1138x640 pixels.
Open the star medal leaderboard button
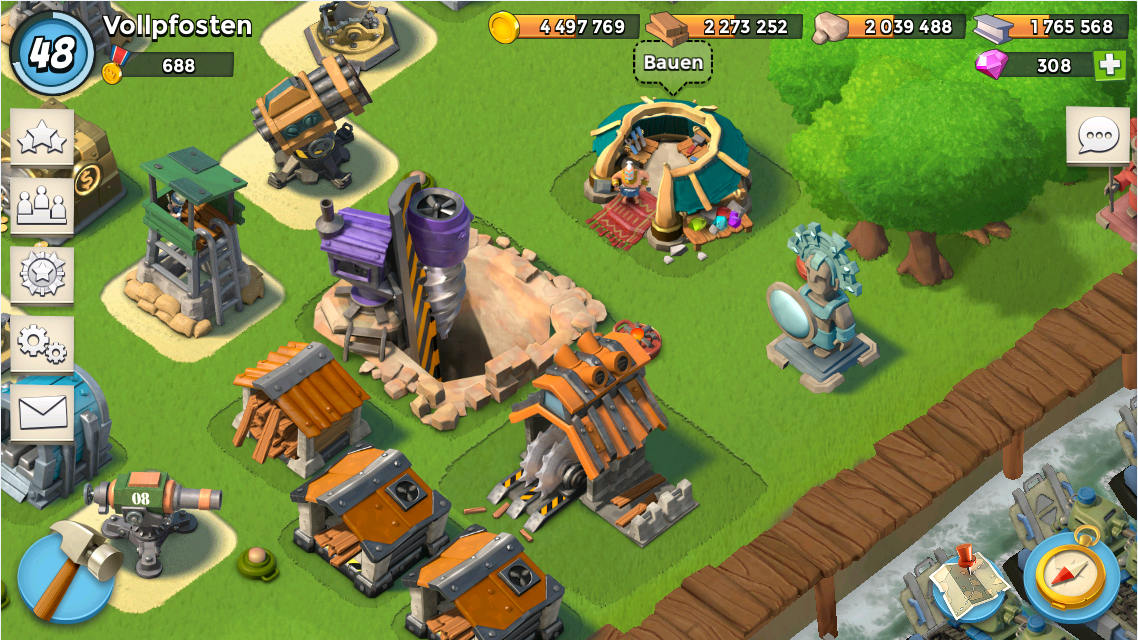point(42,274)
